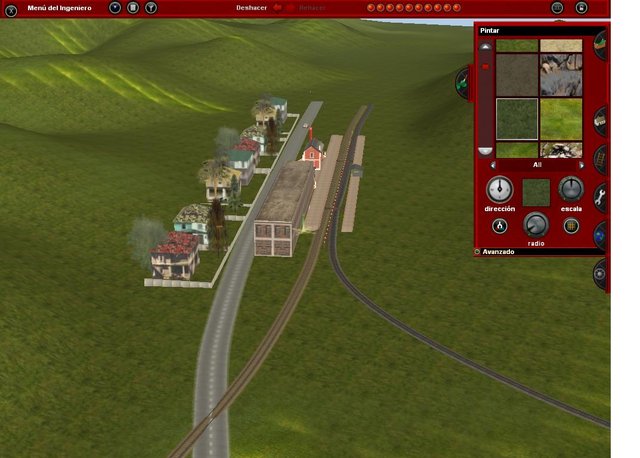
Task: Pick the dark brown dirt texture
Action: [x=516, y=75]
